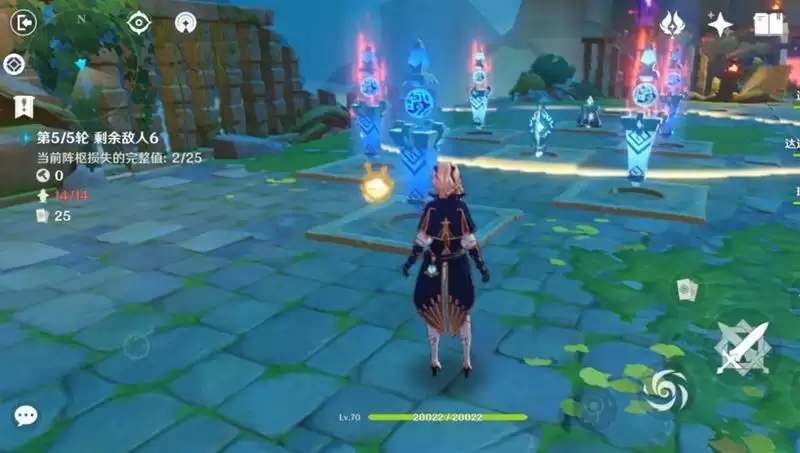Tap the eye-shaped view icon
800x453 pixels.
(x=139, y=22)
